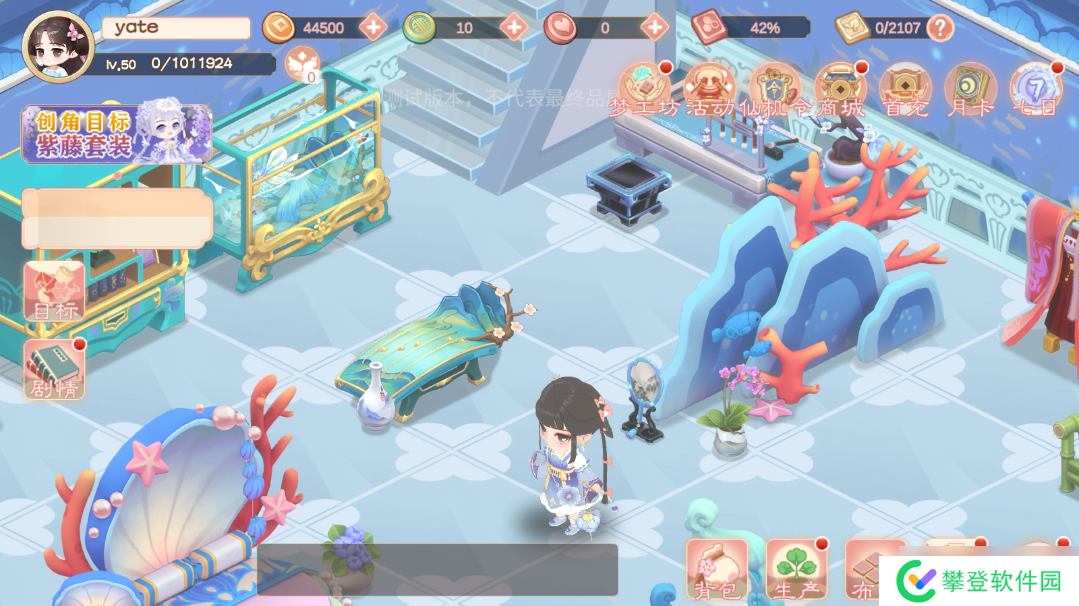1079x606 pixels.
Task: Open the 生产 production menu
Action: tap(796, 571)
